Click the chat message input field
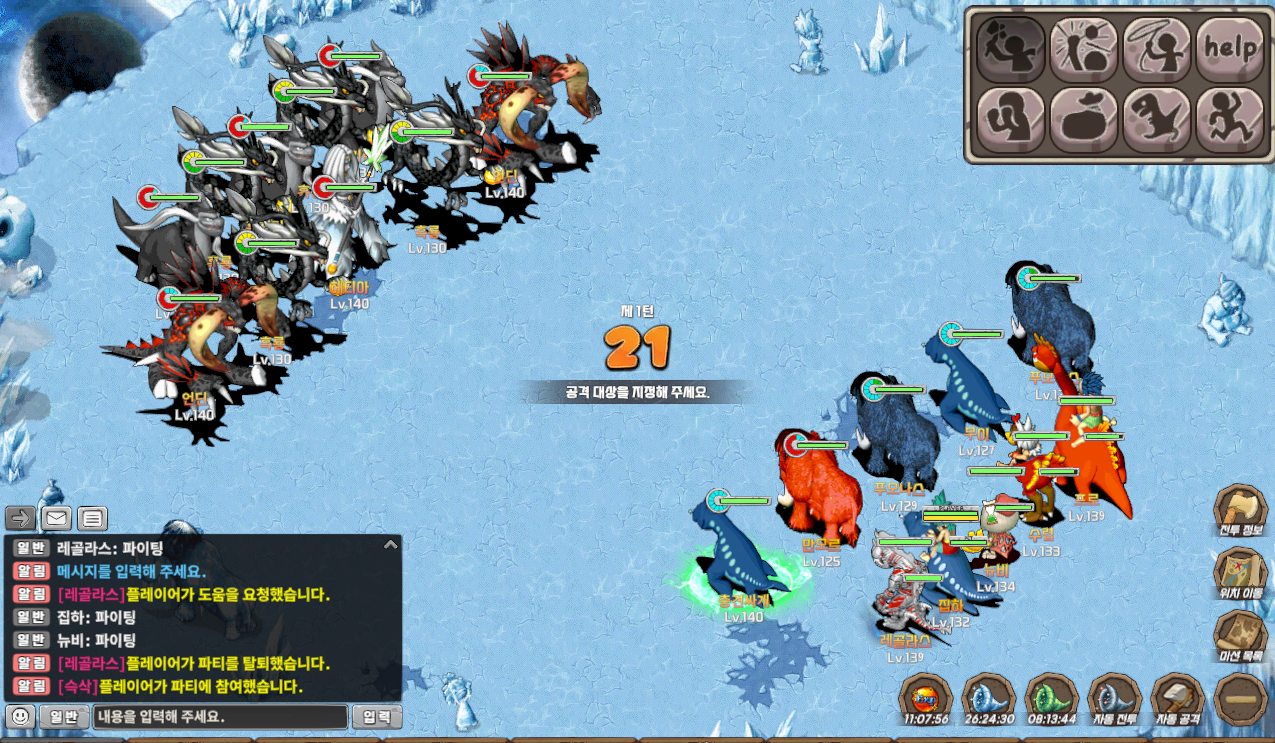 point(220,717)
